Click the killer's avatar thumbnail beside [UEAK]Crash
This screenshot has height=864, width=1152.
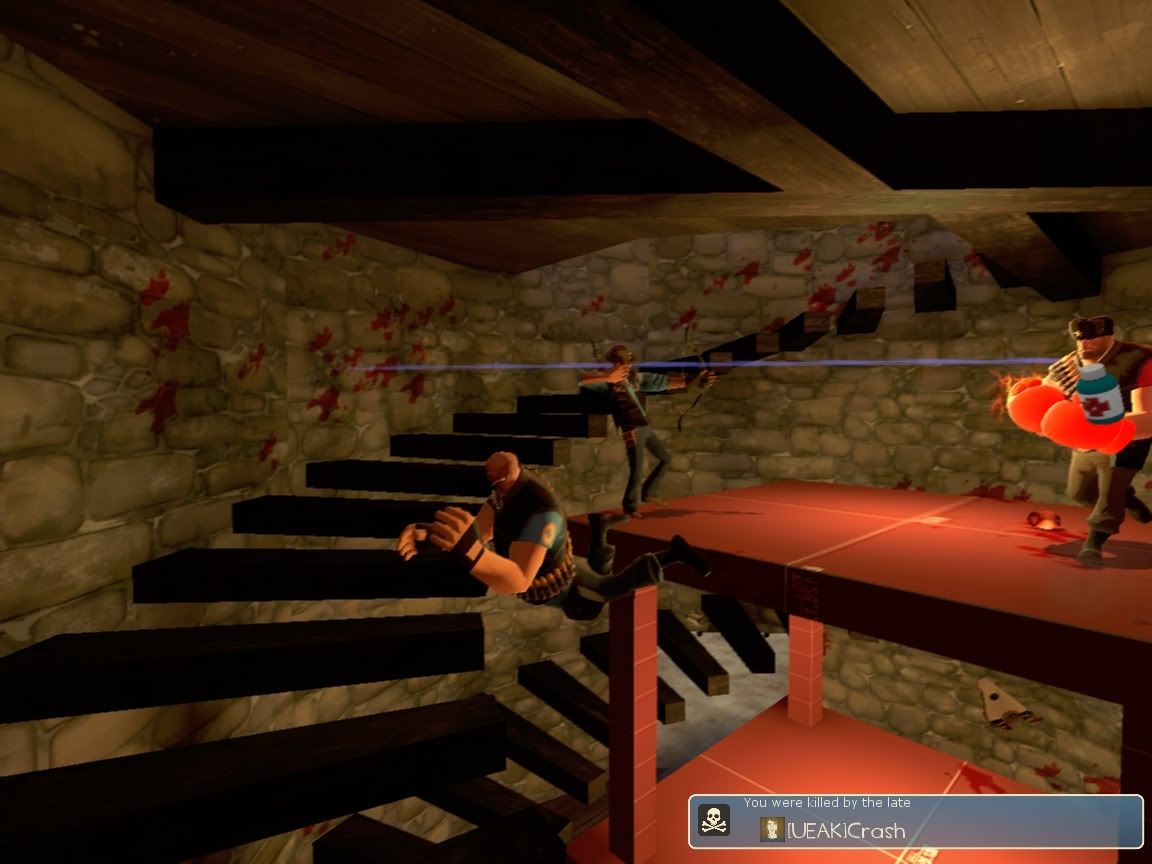click(772, 829)
